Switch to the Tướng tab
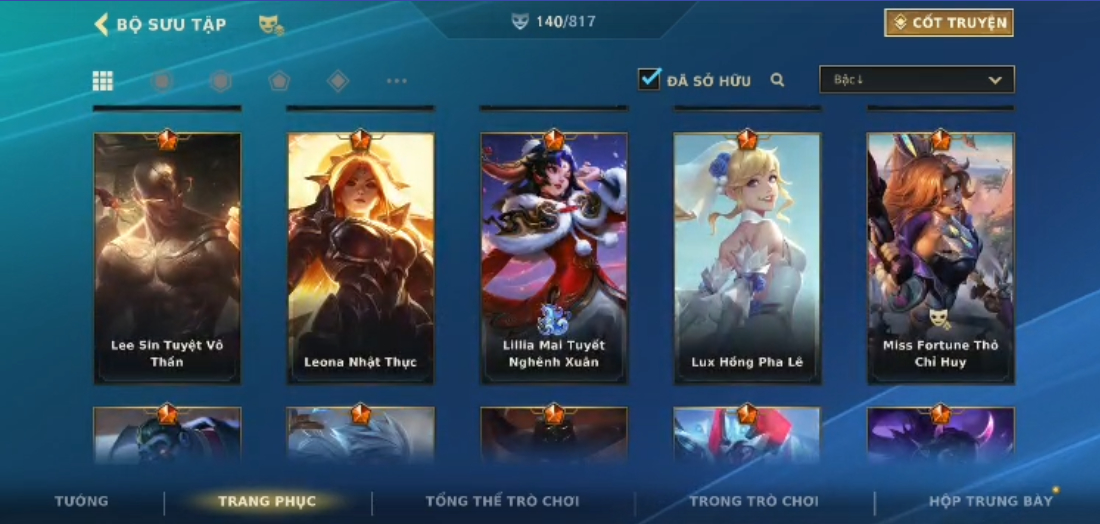 point(82,501)
